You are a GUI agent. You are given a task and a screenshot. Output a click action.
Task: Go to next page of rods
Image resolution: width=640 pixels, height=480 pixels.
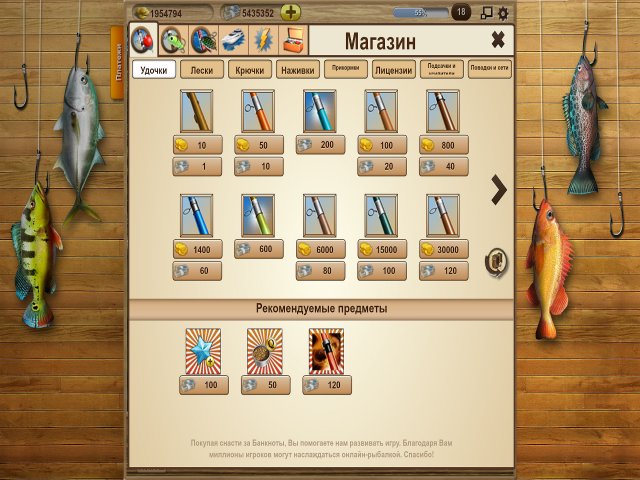pyautogui.click(x=498, y=190)
